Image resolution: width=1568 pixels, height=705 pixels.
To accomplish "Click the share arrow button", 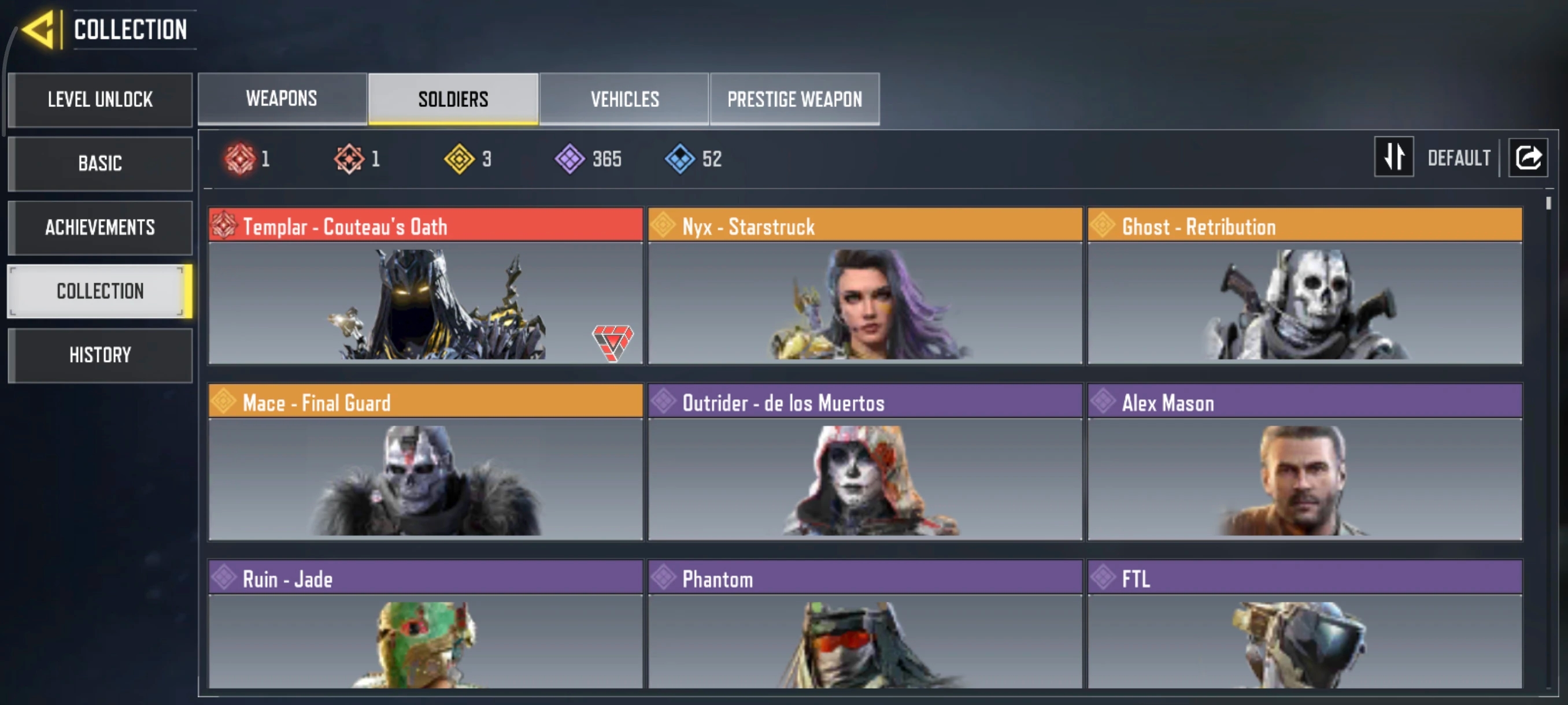I will [x=1528, y=158].
